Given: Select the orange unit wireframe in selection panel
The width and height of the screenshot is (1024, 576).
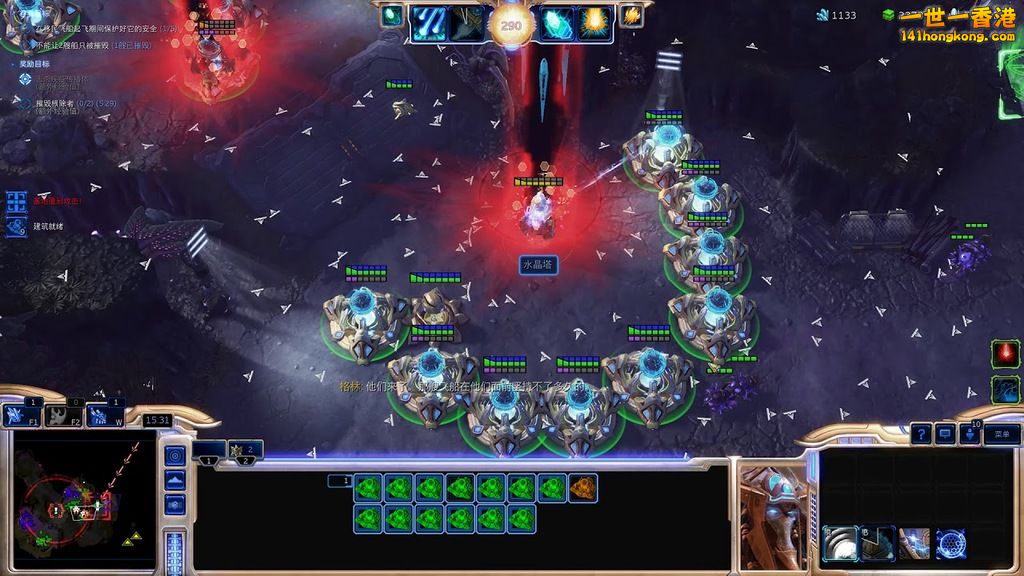Looking at the screenshot, I should (x=583, y=488).
